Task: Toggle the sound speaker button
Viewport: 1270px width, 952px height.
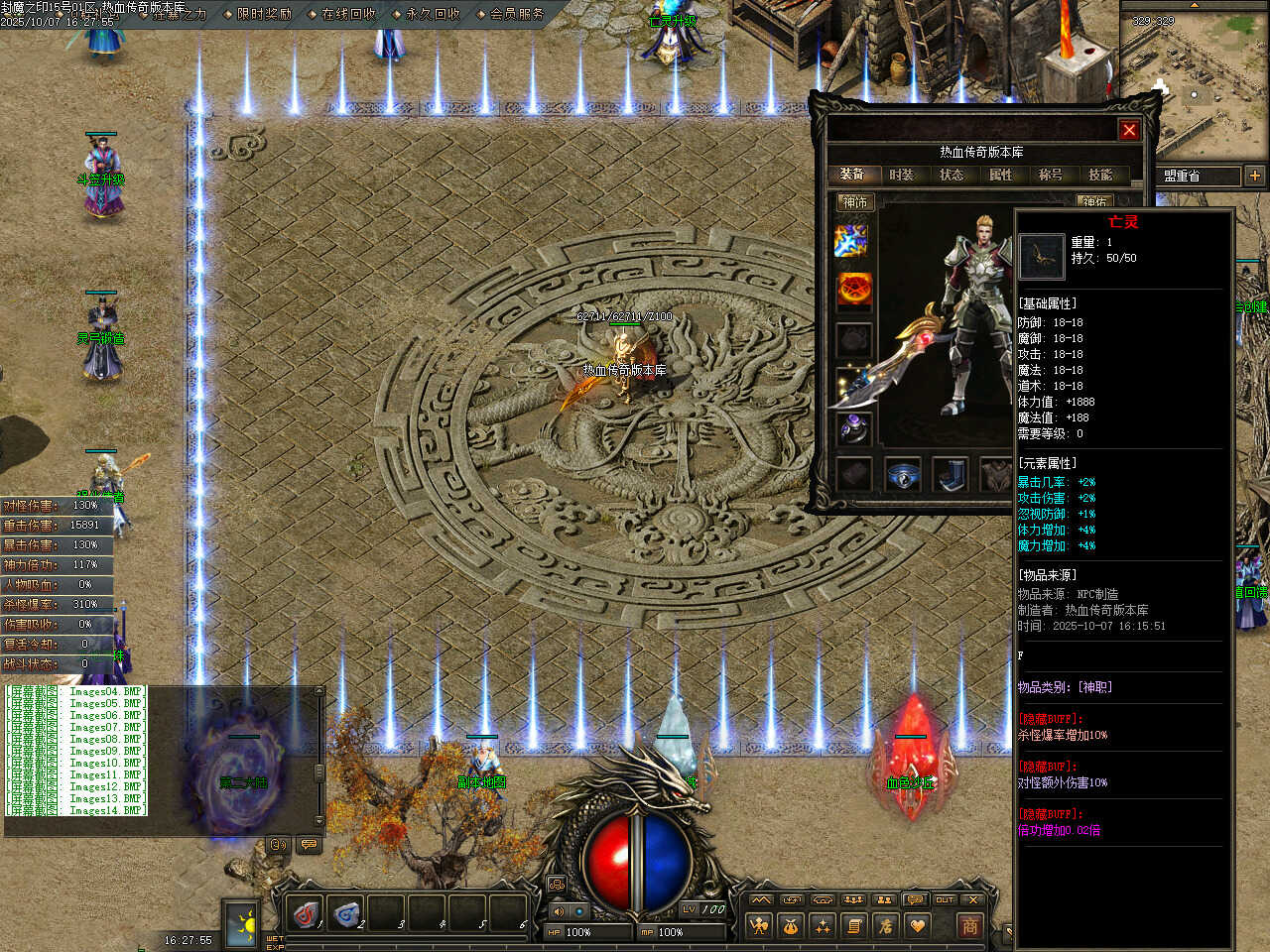Action: [558, 910]
